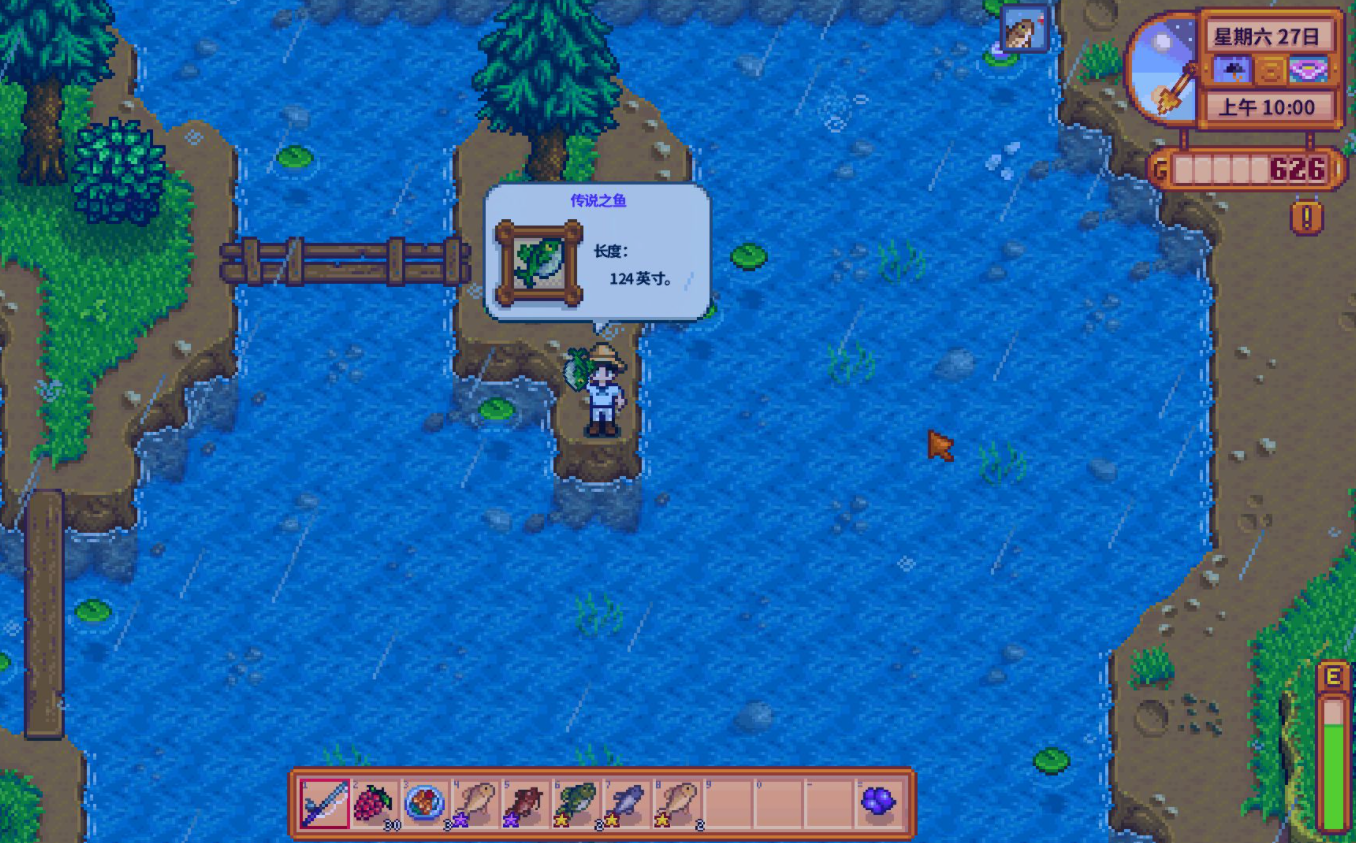Select the blue berry cluster in the last slot

(x=878, y=803)
